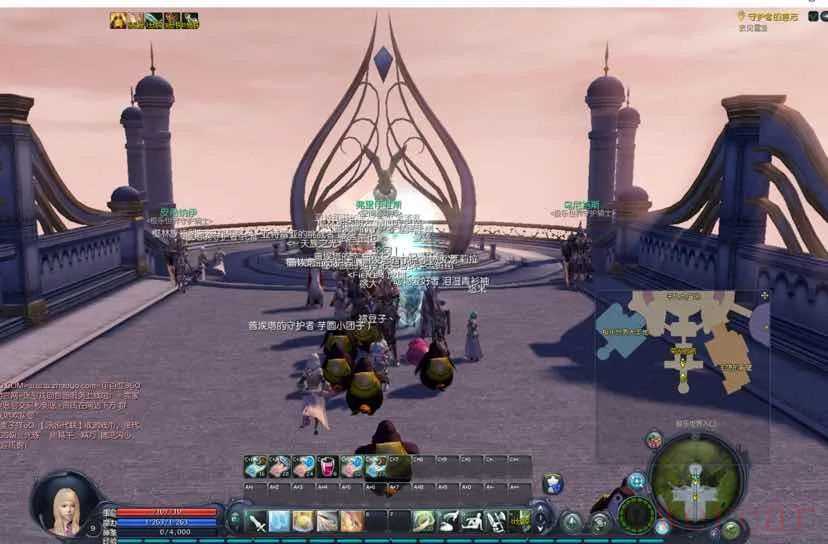The image size is (828, 544).
Task: Open the round icon above the minimap
Action: [654, 439]
